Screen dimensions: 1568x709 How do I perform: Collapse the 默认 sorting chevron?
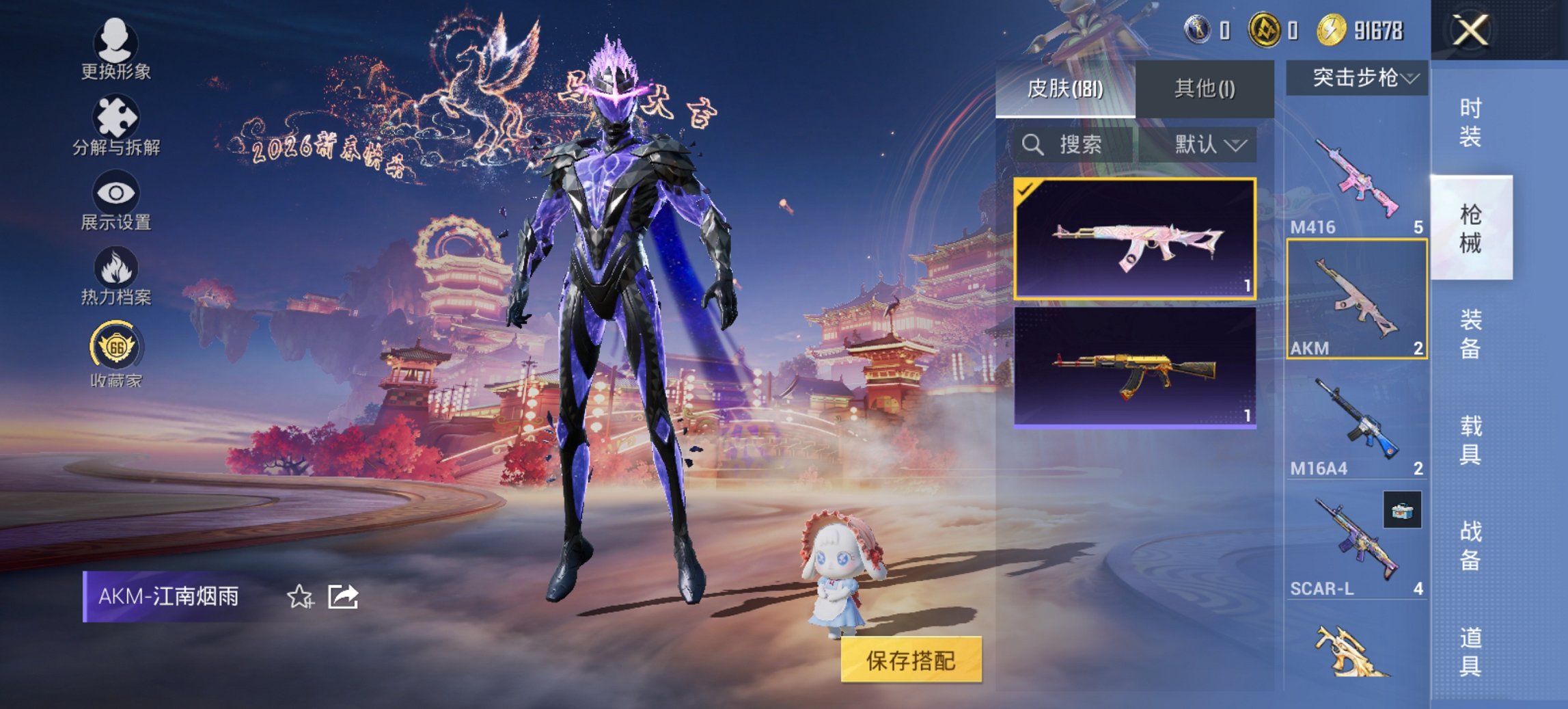[x=1238, y=145]
